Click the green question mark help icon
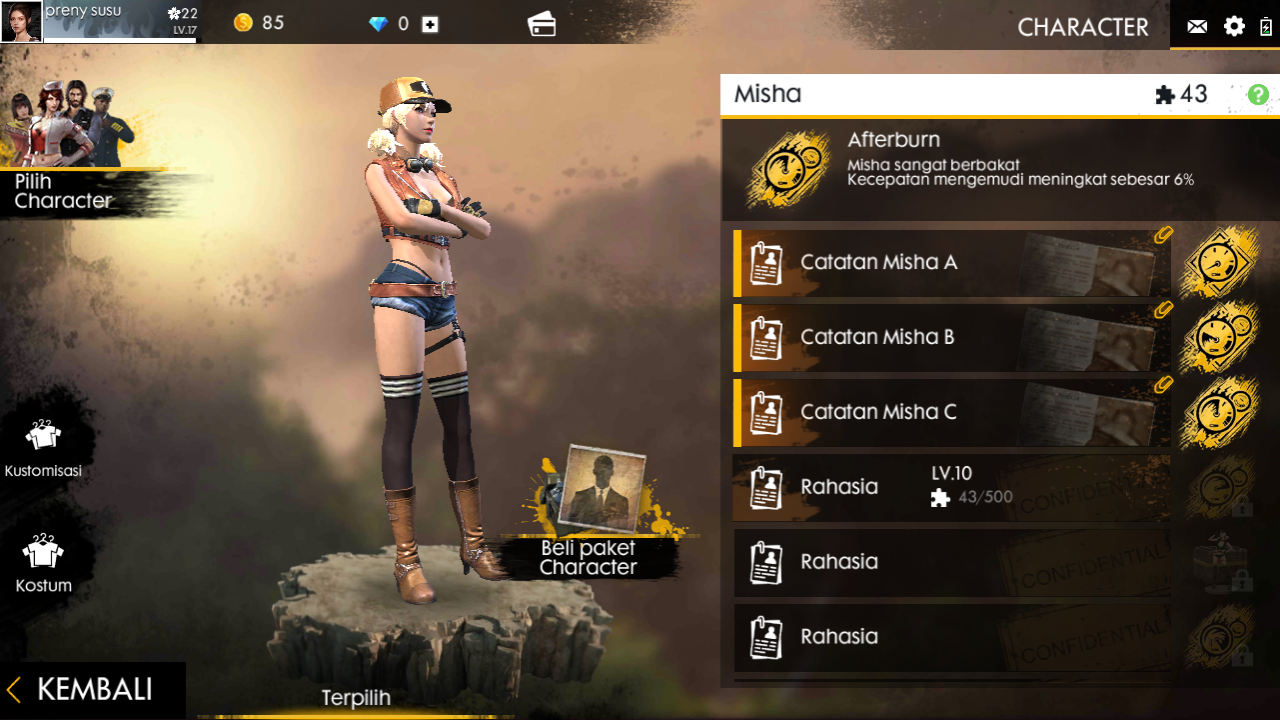Viewport: 1280px width, 720px height. pos(1258,95)
